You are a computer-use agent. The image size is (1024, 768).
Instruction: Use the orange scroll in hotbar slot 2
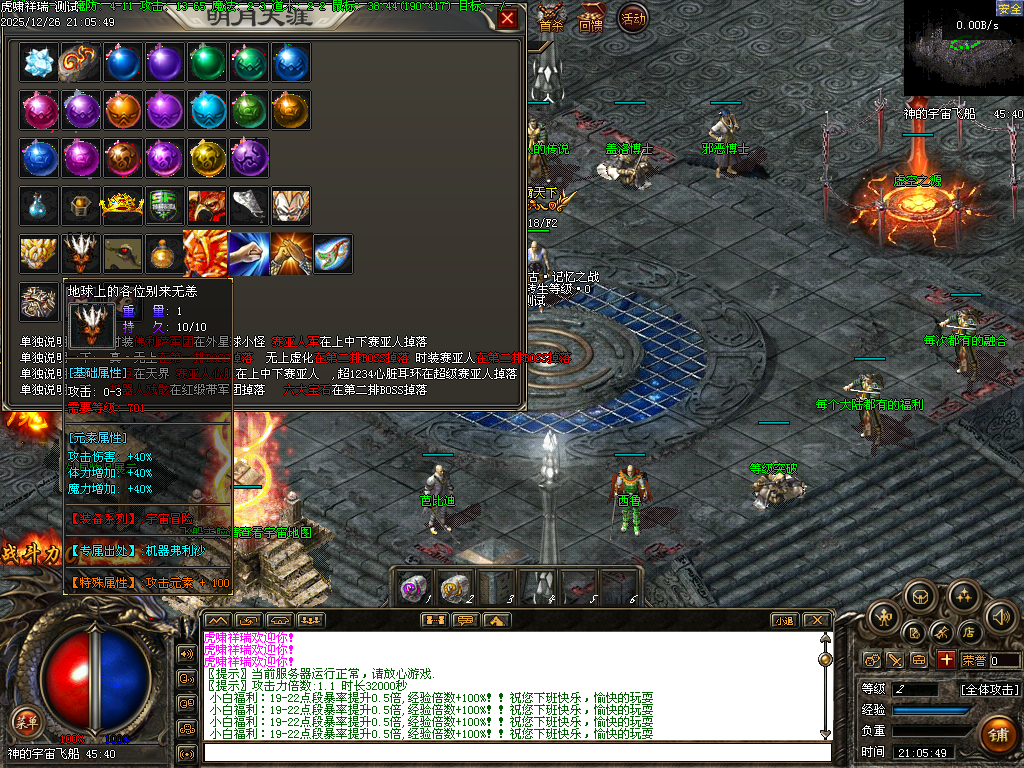point(456,588)
